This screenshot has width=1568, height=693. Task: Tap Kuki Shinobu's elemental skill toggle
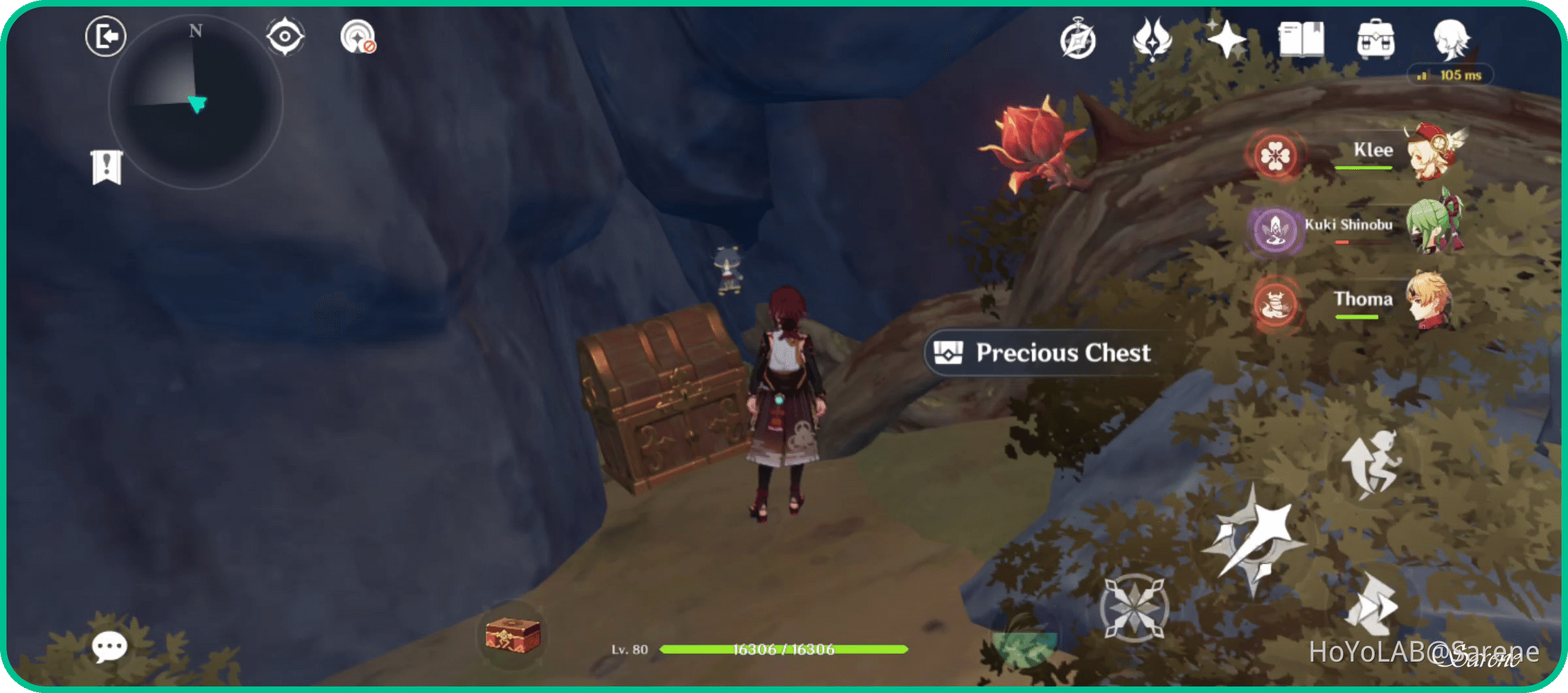tap(1276, 230)
